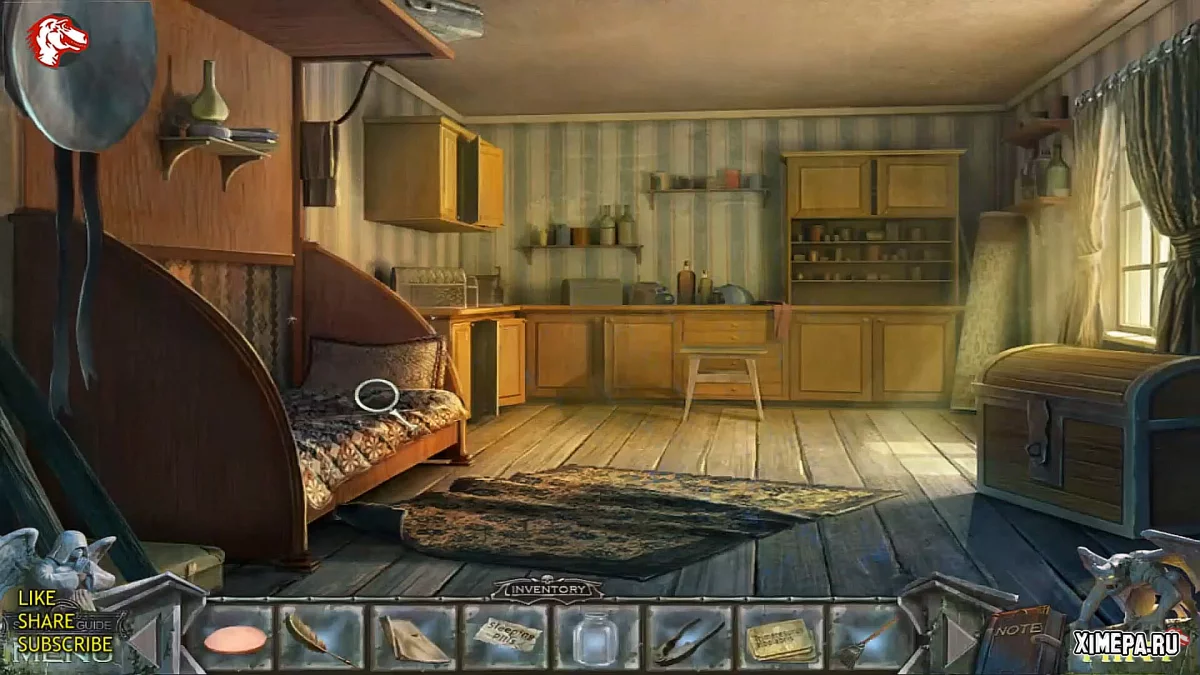Pick the pliers from the inventory
This screenshot has height=675, width=1200.
pos(689,640)
